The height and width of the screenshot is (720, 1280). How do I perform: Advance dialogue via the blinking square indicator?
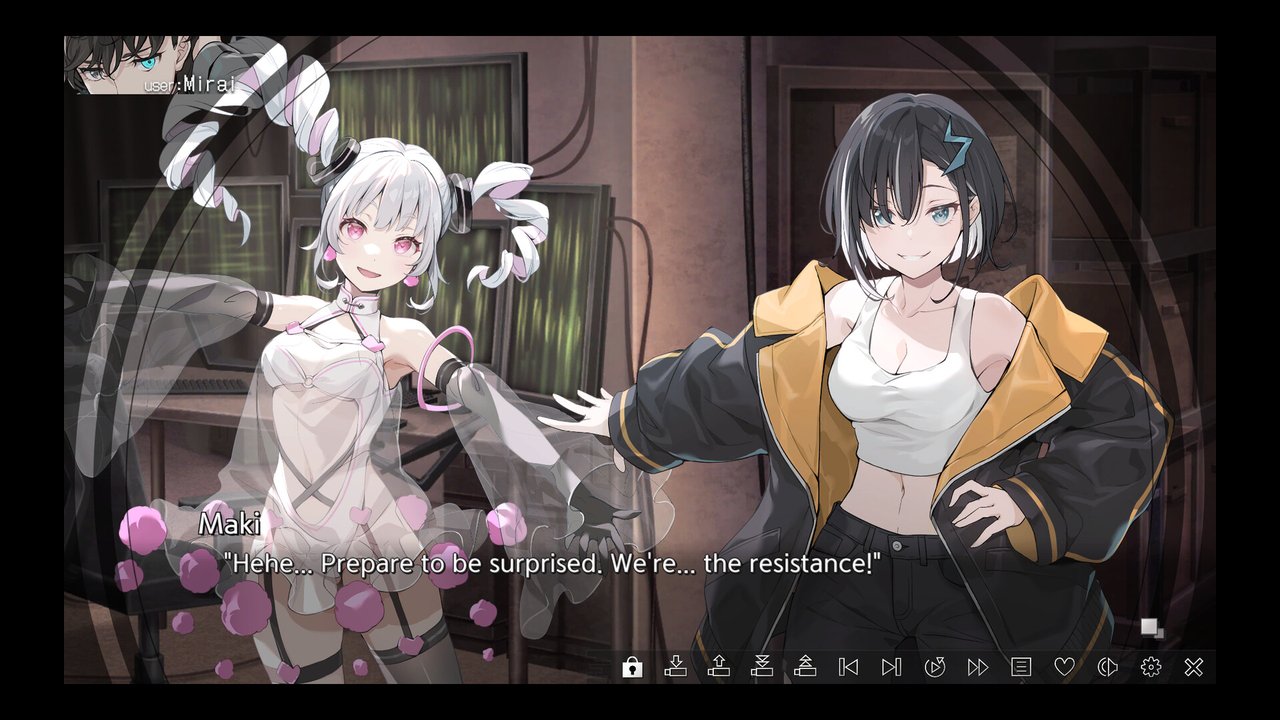(1152, 628)
